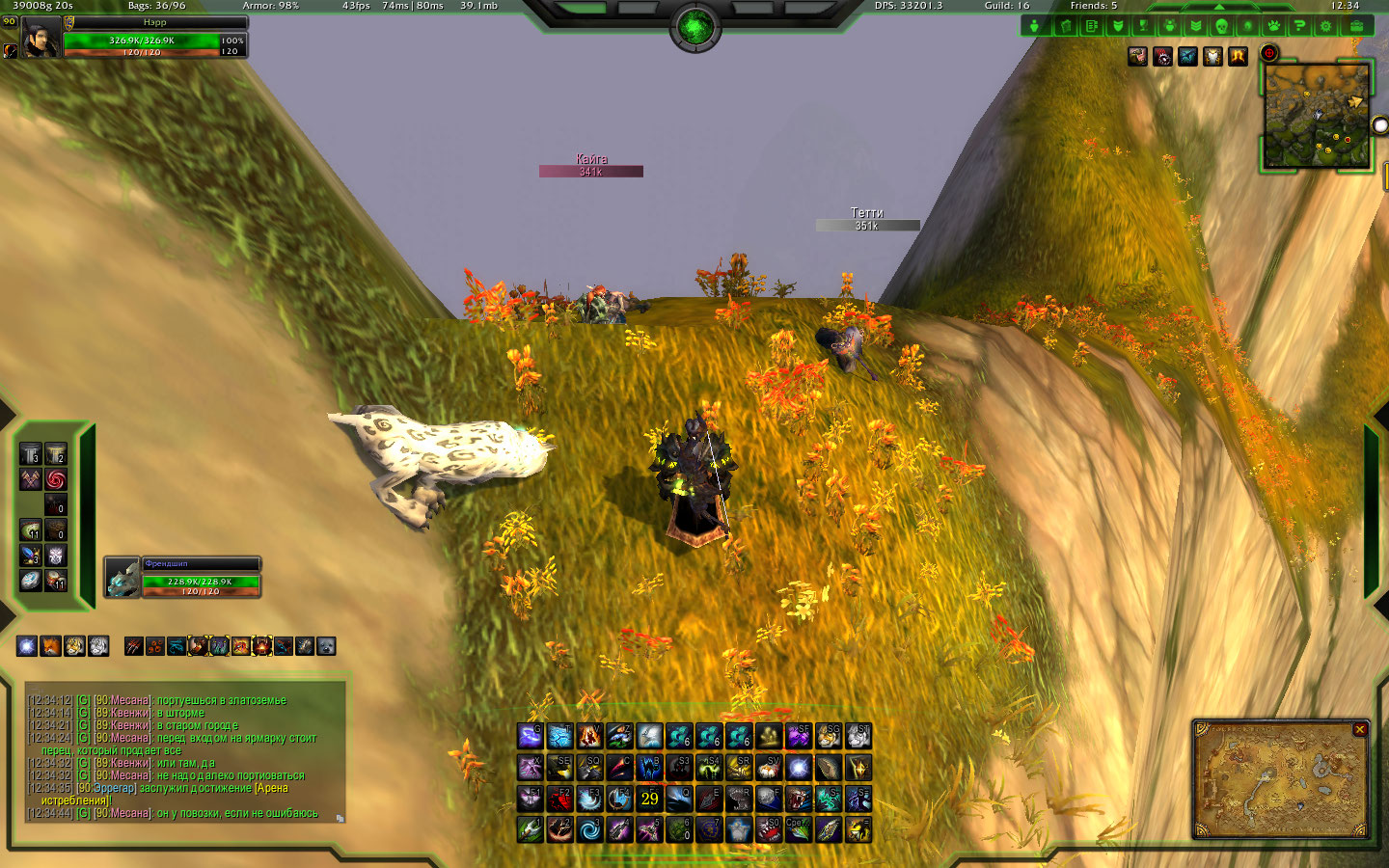Screen dimensions: 1389x868
Task: Cast the ability bound to key G
Action: tap(530, 737)
